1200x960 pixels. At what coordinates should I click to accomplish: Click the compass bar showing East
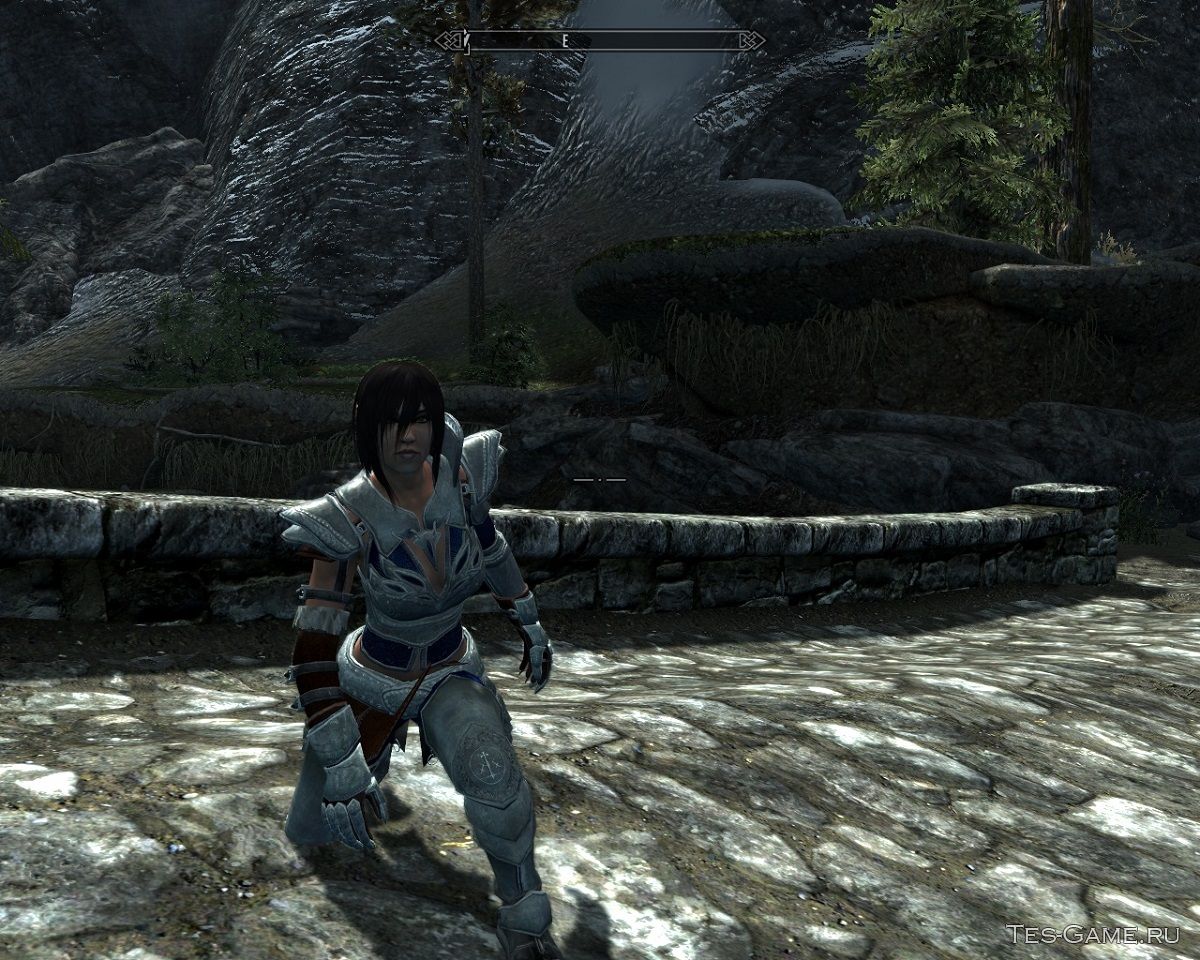pyautogui.click(x=600, y=41)
